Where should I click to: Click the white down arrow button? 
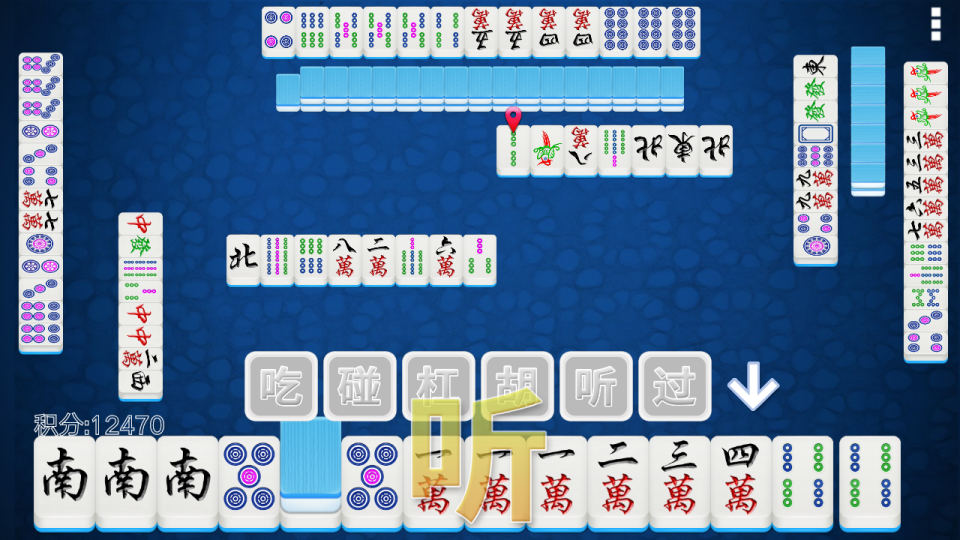coord(752,387)
